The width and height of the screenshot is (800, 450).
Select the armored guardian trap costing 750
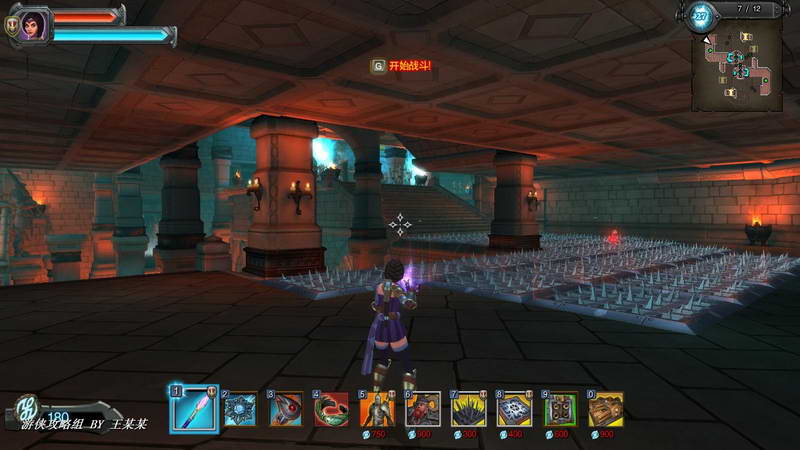[377, 408]
